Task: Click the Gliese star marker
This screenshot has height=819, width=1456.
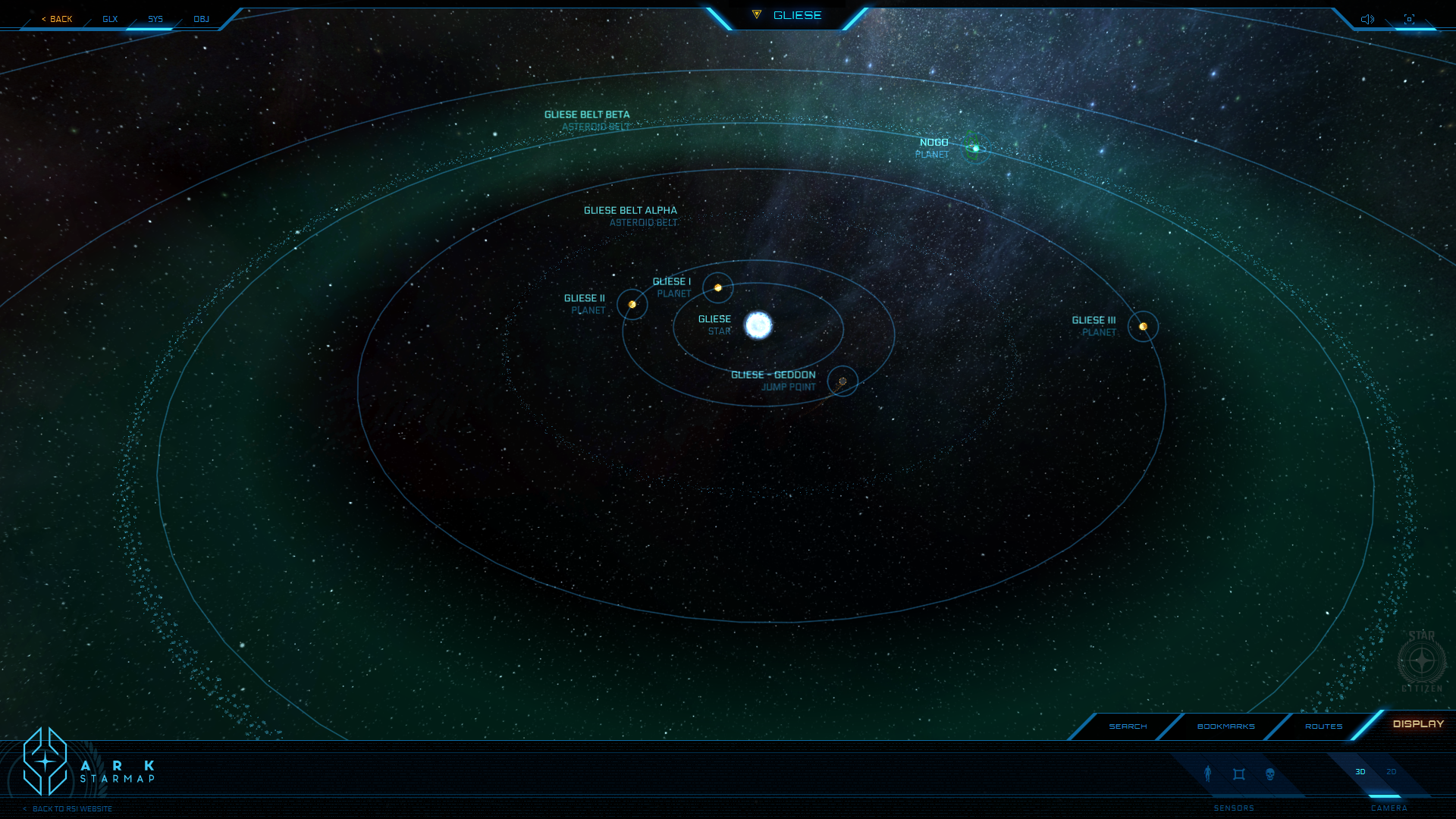Action: [x=758, y=325]
